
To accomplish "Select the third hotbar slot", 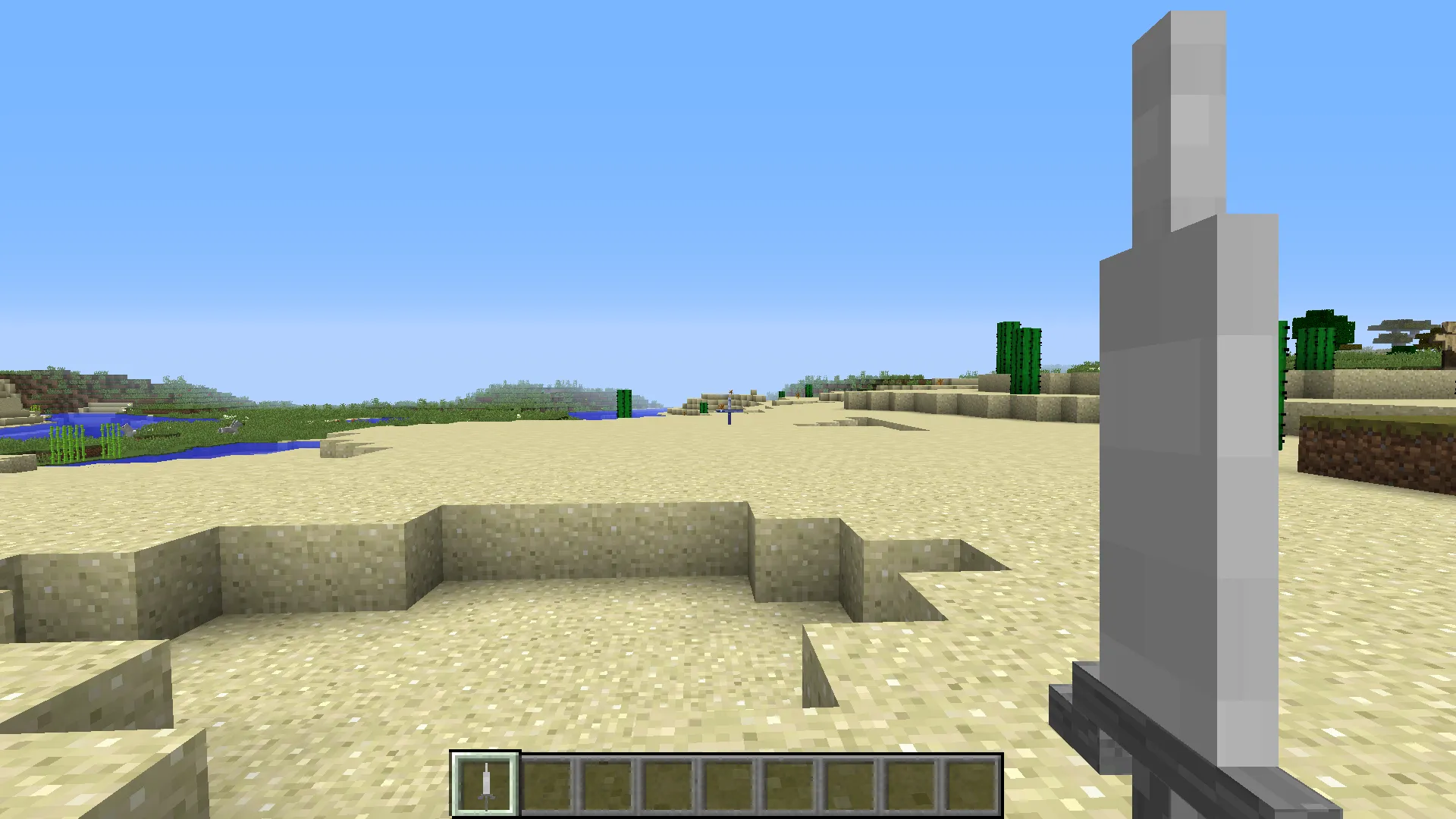I will pos(608,784).
